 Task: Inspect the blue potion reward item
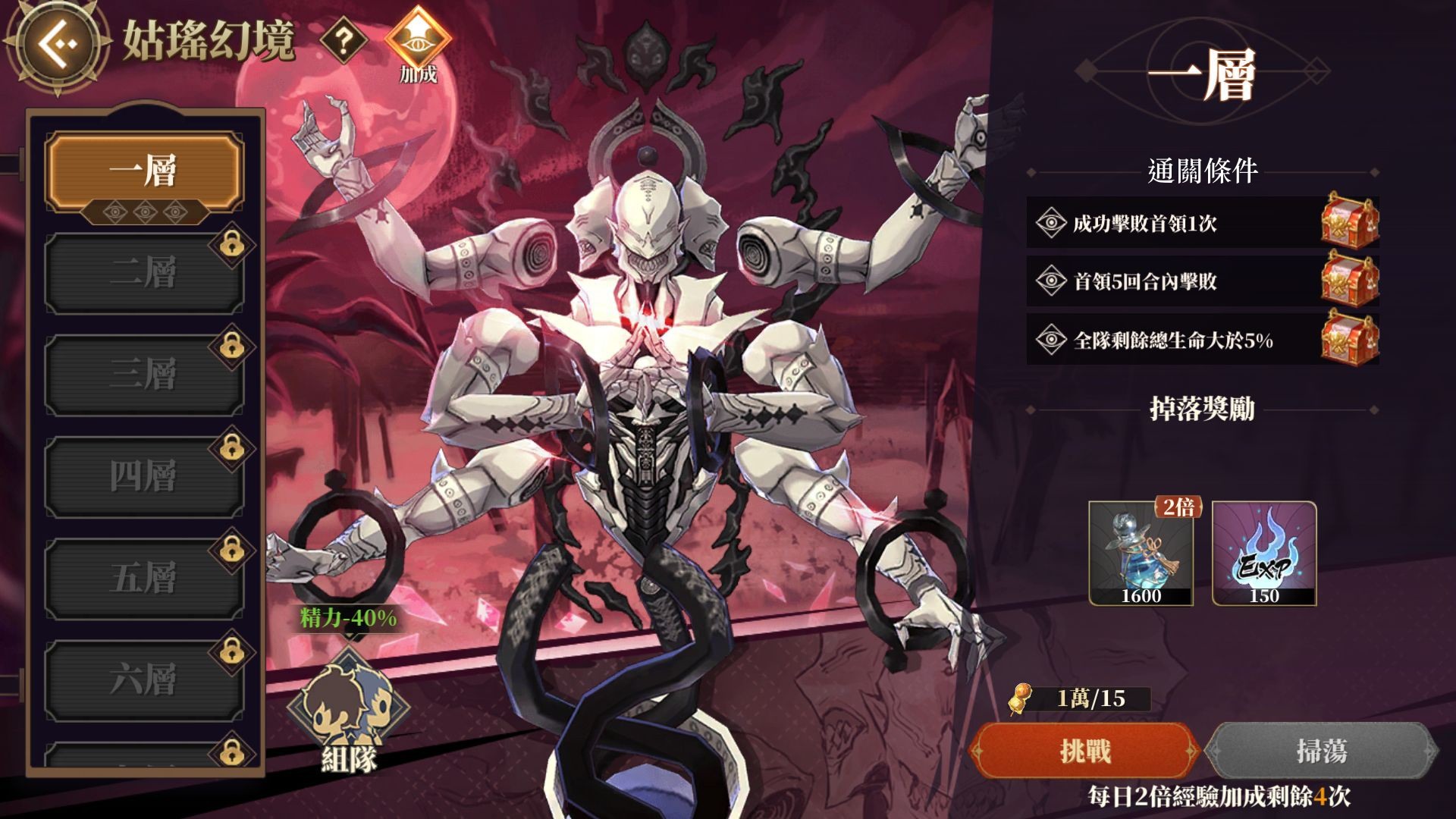[x=1141, y=554]
